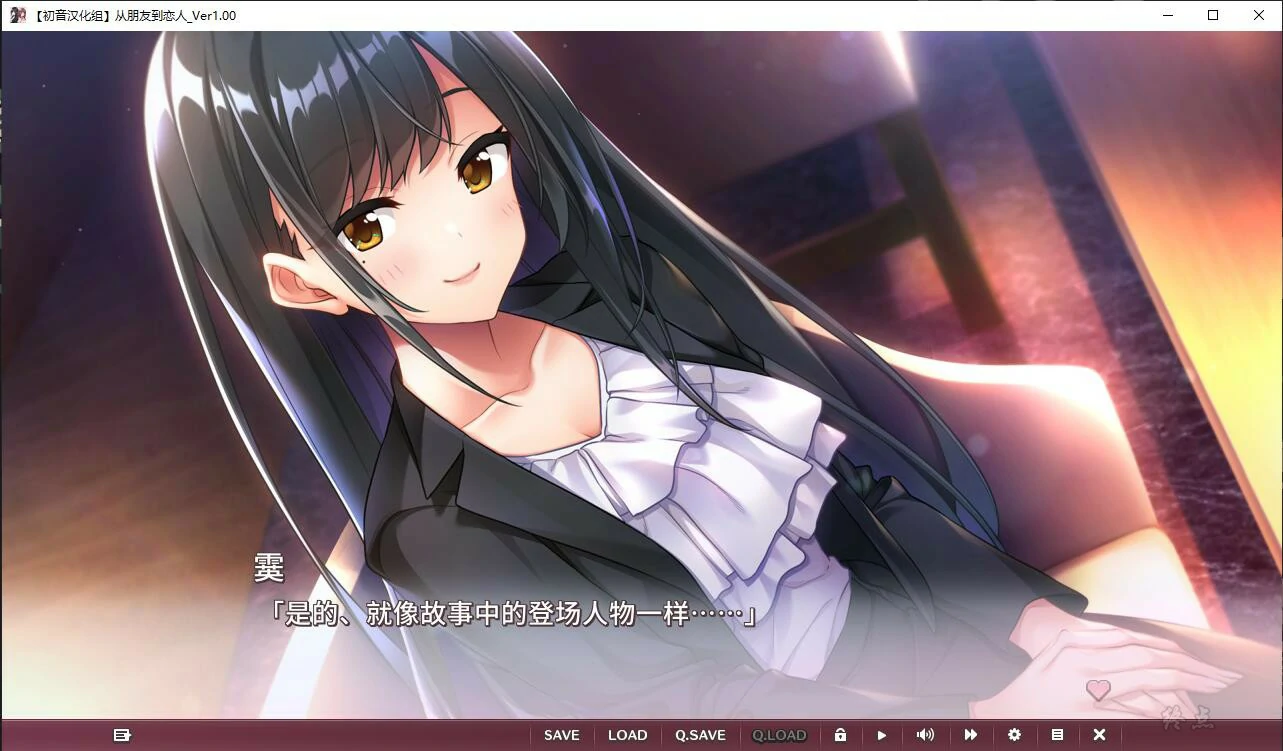Open settings with the gear icon
1283x751 pixels.
click(1014, 735)
